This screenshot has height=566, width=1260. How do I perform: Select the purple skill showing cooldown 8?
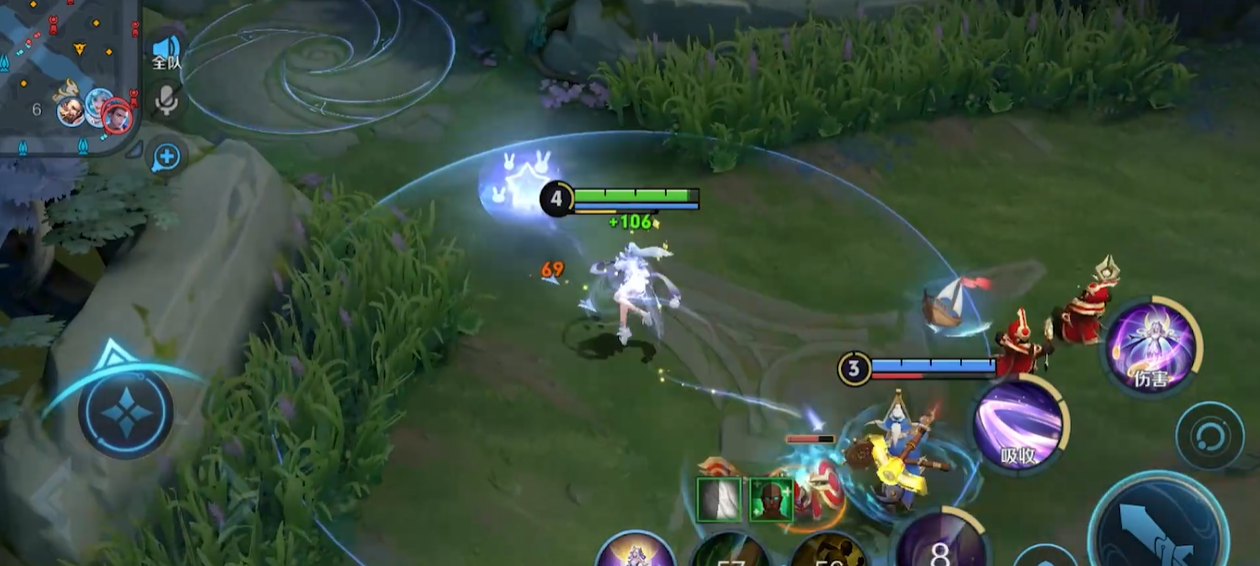coord(940,545)
